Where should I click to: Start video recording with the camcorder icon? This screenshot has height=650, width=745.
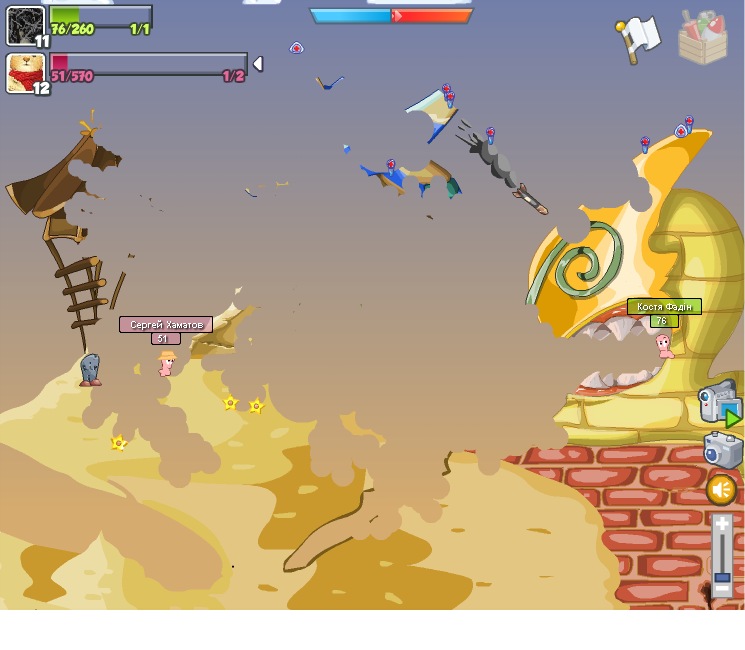click(x=718, y=402)
